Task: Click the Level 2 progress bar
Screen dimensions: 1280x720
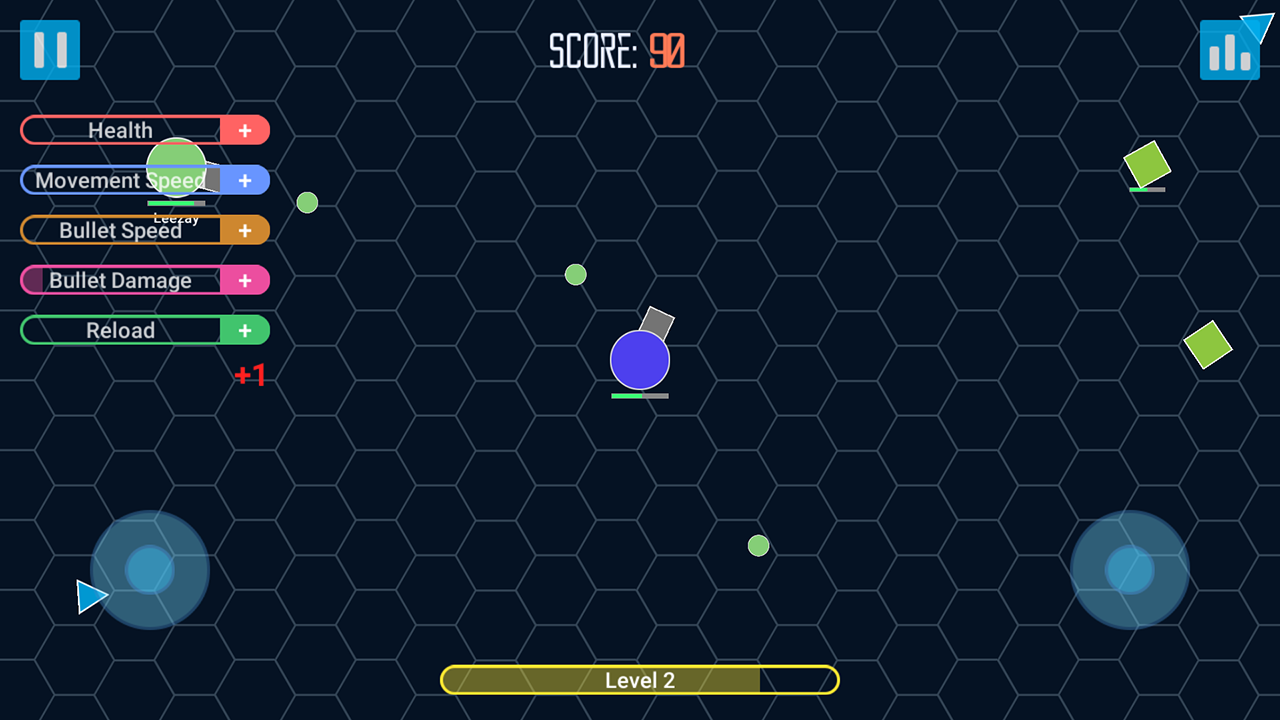Action: pyautogui.click(x=639, y=680)
